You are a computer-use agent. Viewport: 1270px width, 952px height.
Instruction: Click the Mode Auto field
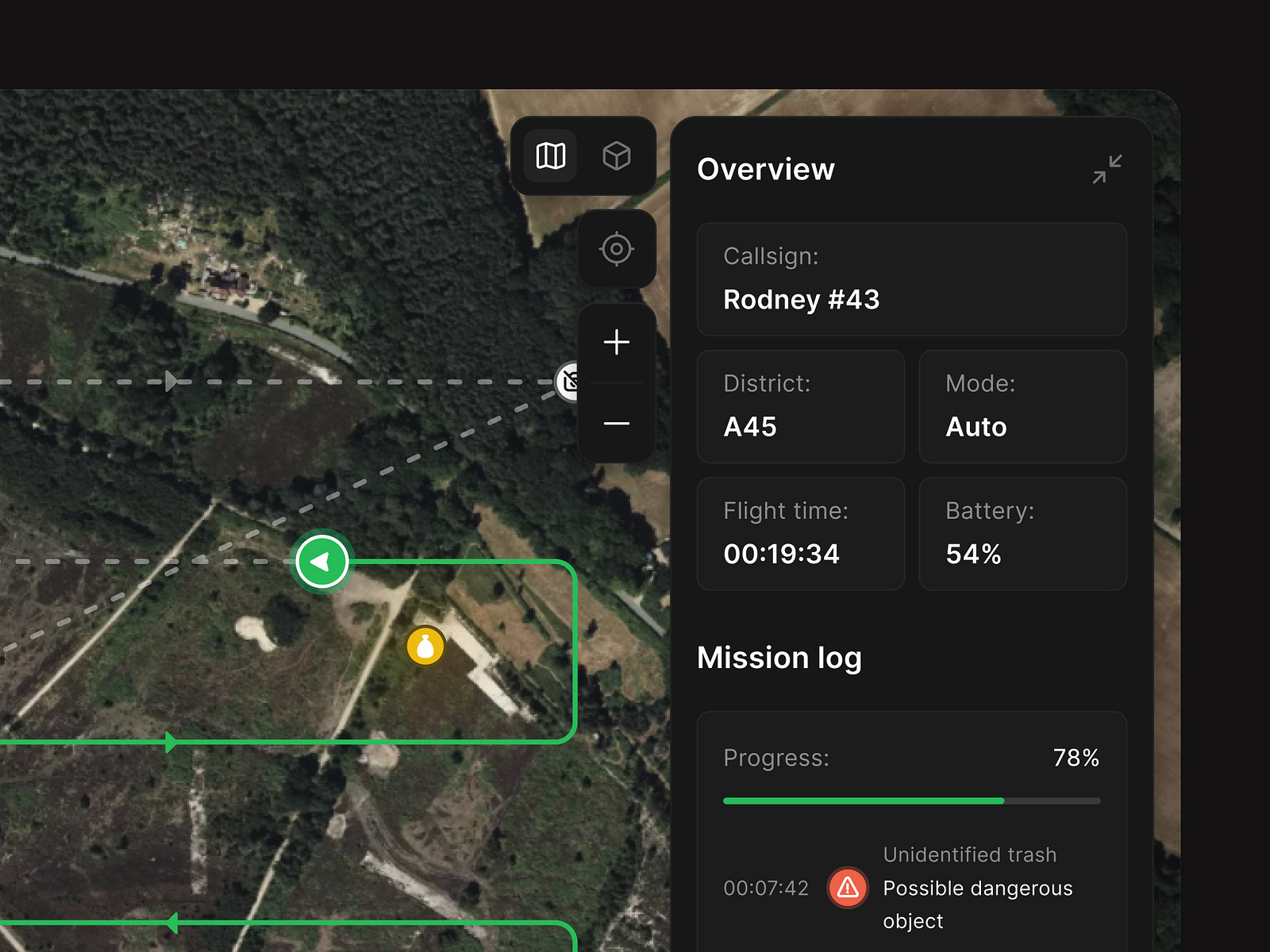click(1022, 406)
